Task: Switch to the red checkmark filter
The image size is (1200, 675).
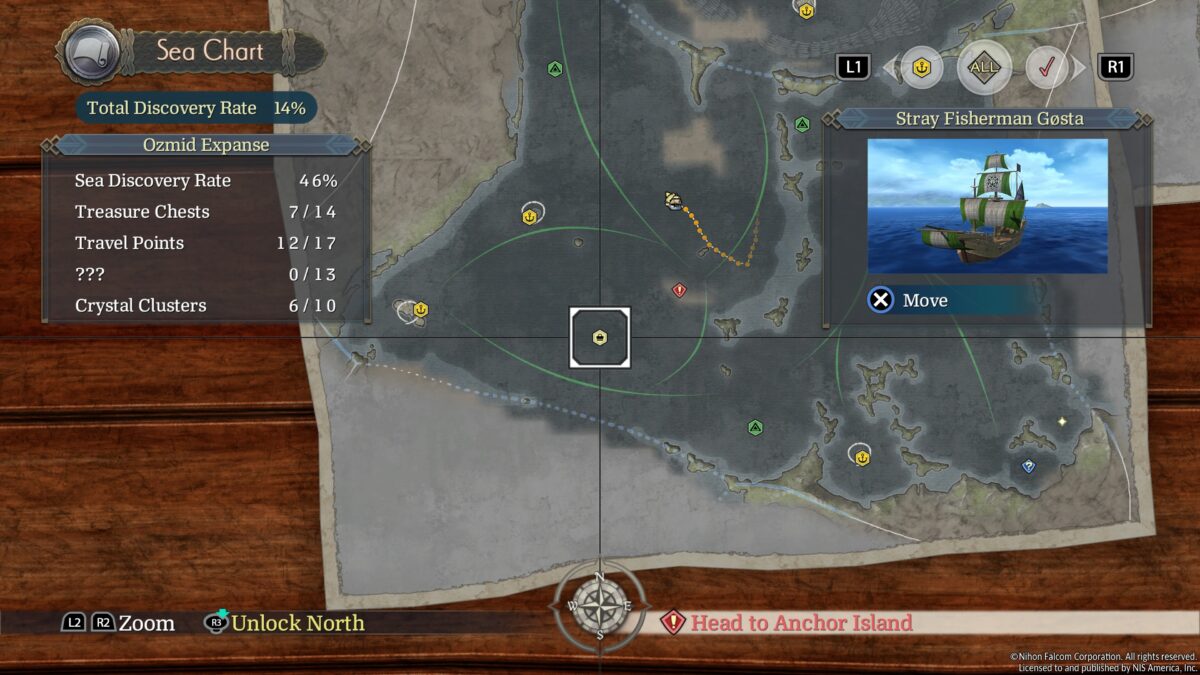Action: pyautogui.click(x=1048, y=68)
